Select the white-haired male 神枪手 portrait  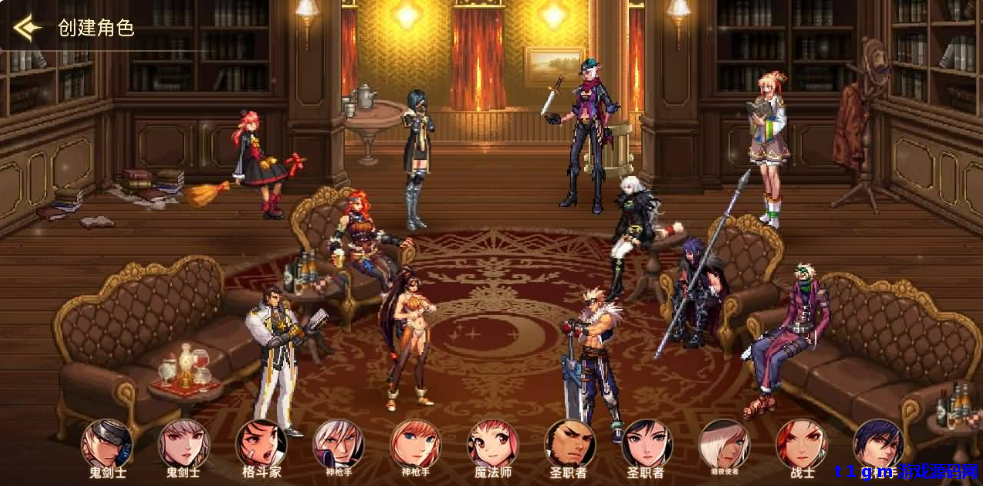[x=338, y=443]
